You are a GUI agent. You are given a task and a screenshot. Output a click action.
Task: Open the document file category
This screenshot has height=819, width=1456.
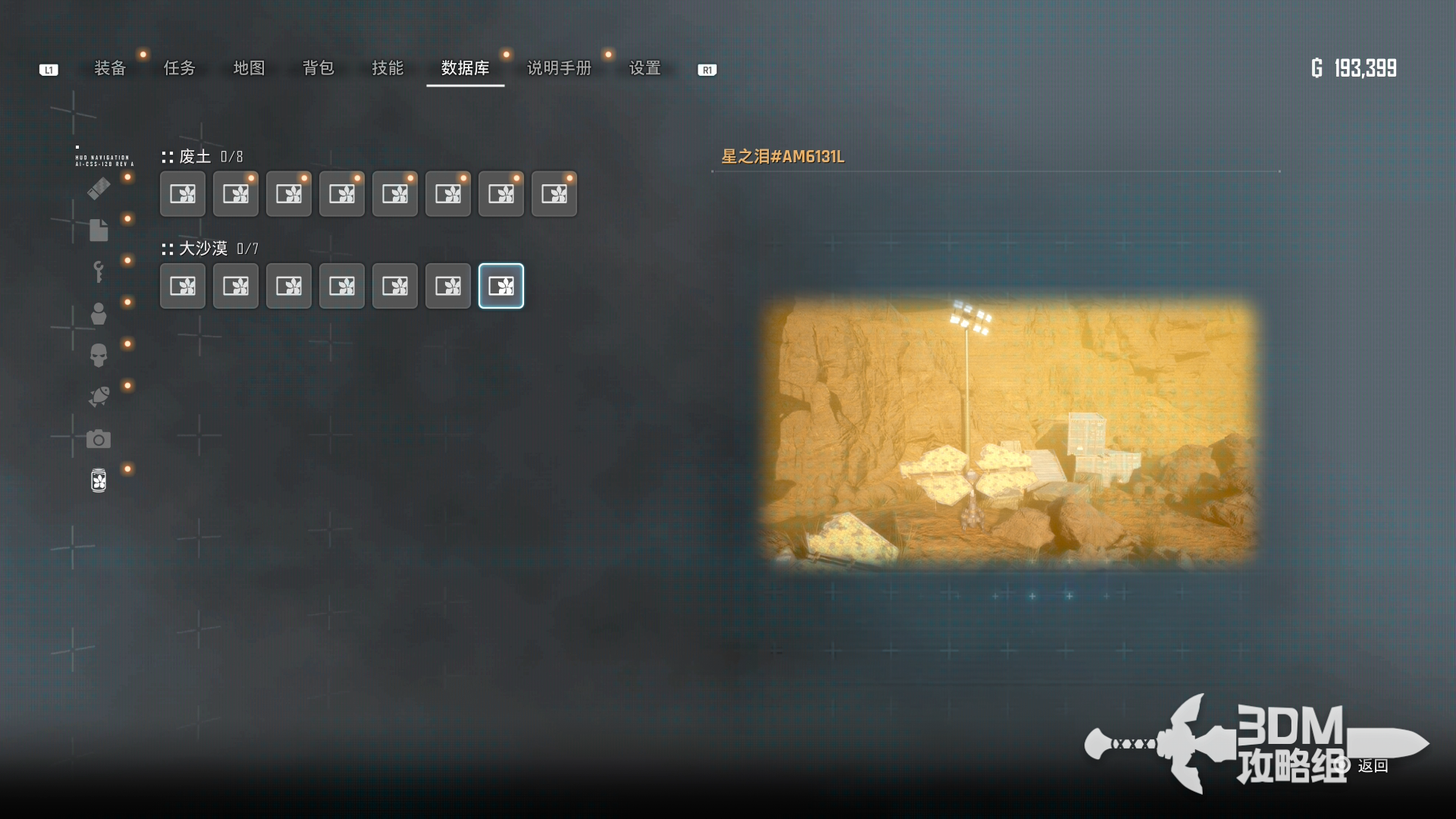click(x=99, y=230)
